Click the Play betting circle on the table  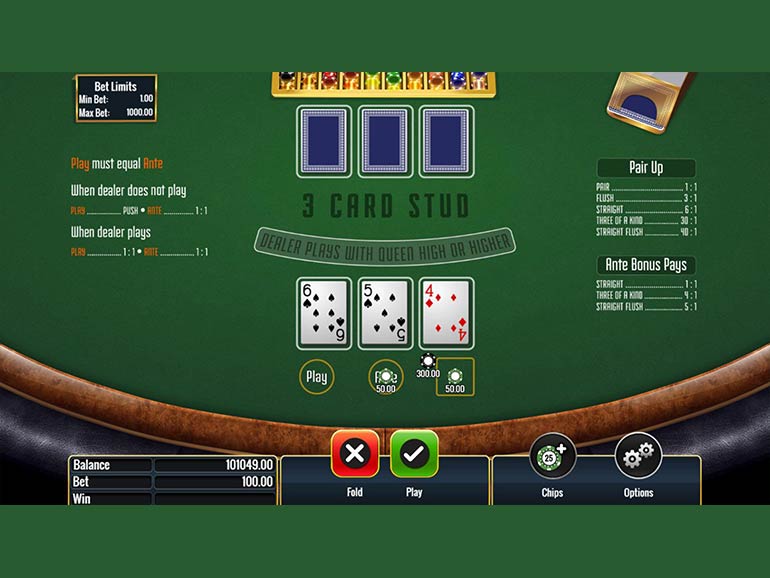pyautogui.click(x=316, y=377)
